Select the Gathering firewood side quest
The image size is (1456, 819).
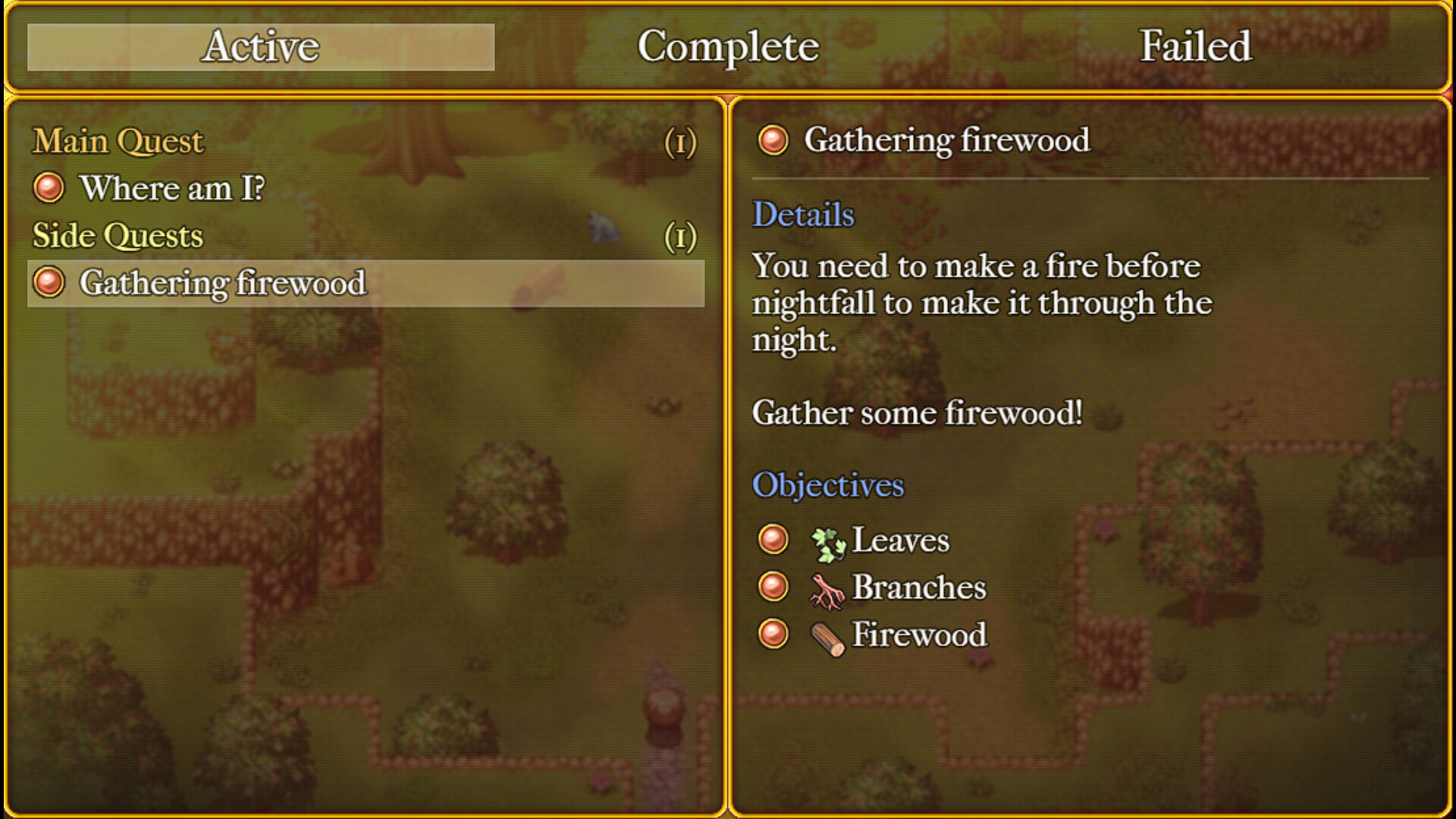tap(224, 283)
